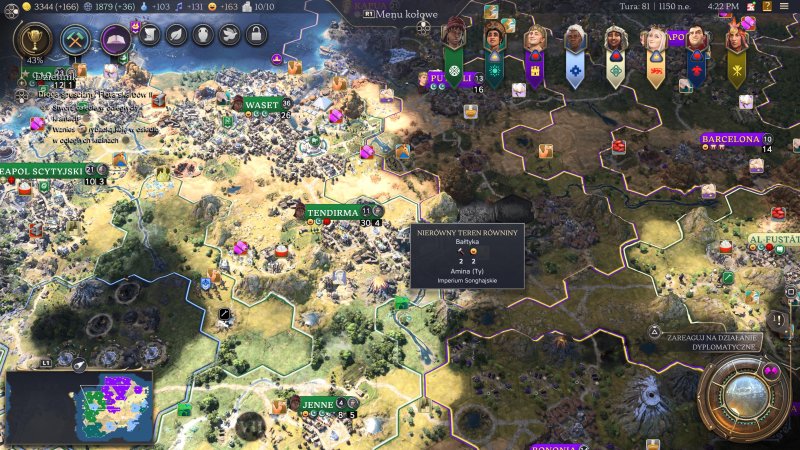Open the civics book panel
Image resolution: width=800 pixels, height=450 pixels.
116,40
